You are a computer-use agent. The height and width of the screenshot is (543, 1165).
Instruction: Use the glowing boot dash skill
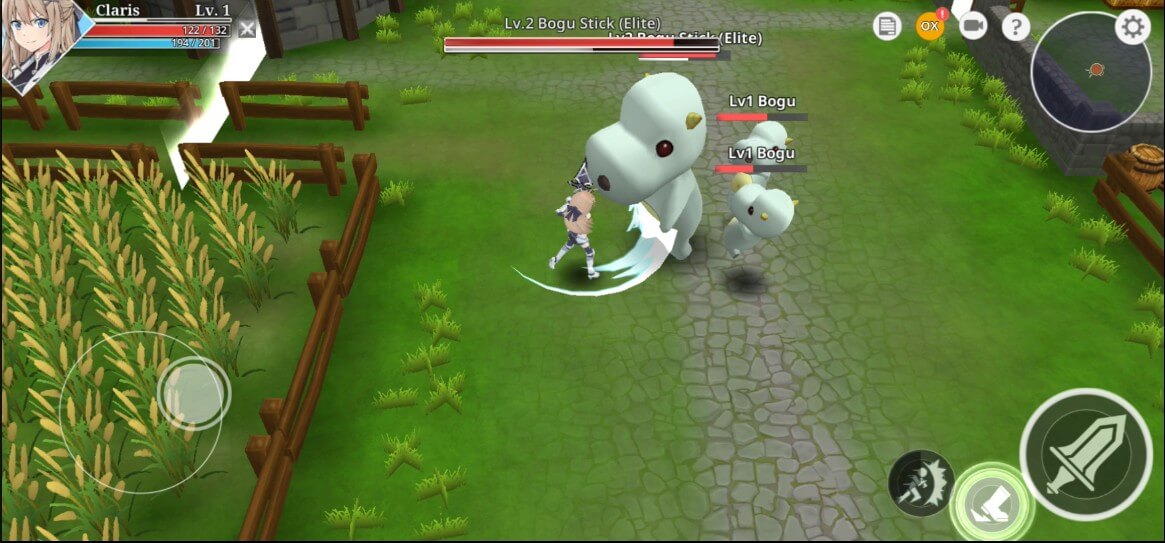click(x=992, y=501)
